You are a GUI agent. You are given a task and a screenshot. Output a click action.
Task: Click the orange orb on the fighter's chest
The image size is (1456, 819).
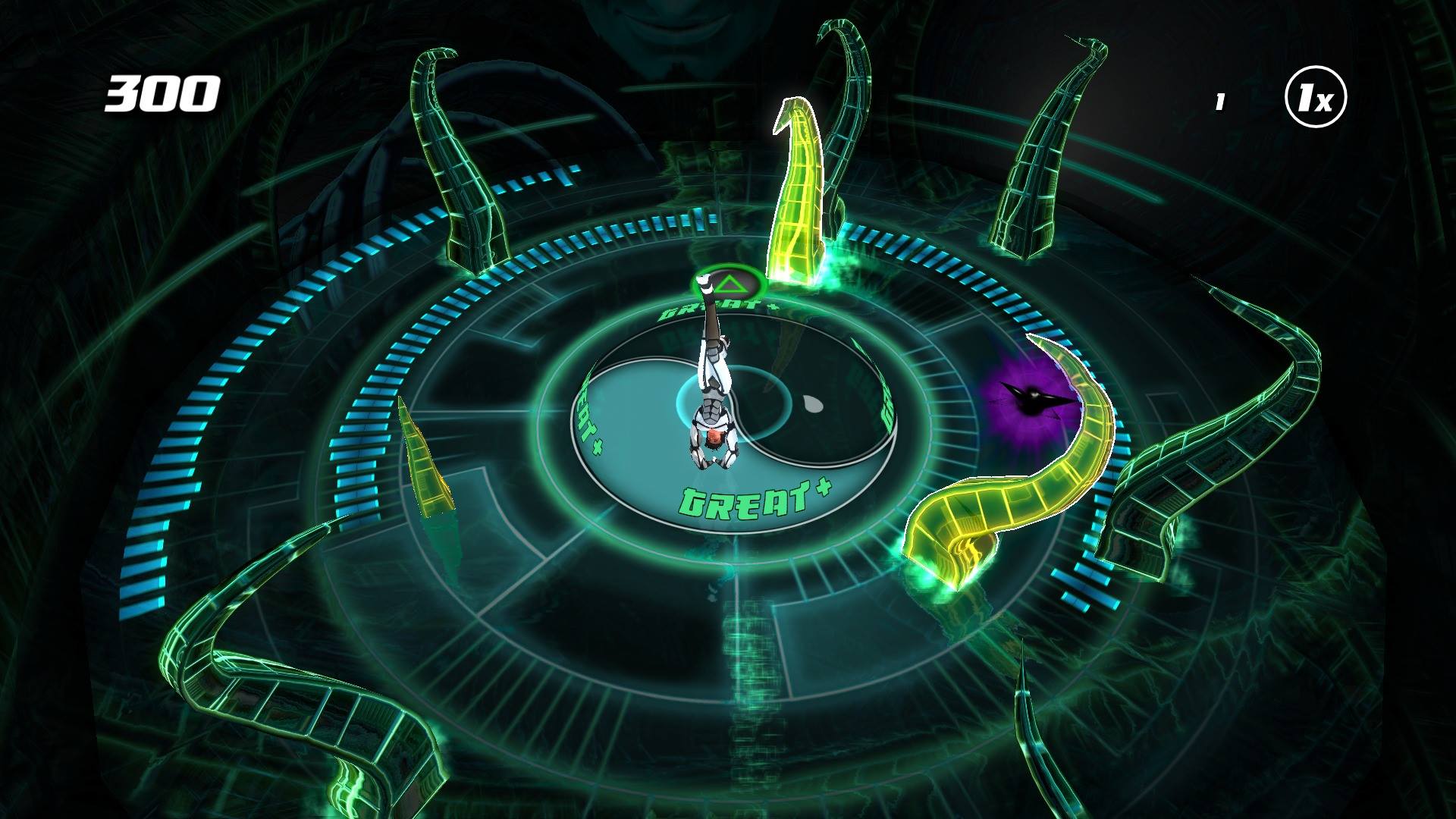point(717,438)
